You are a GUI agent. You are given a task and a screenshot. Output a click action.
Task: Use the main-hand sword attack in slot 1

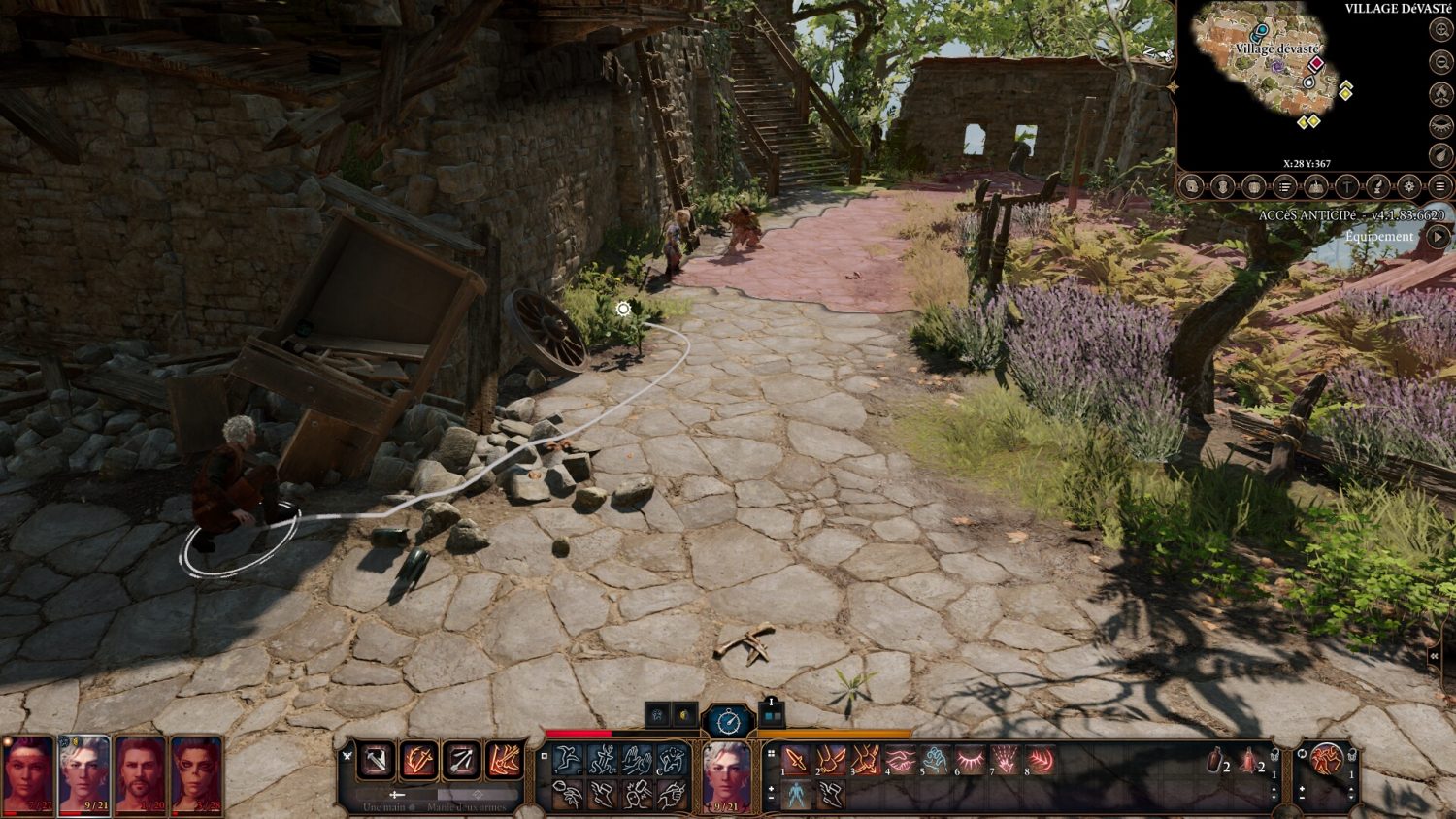(x=796, y=762)
